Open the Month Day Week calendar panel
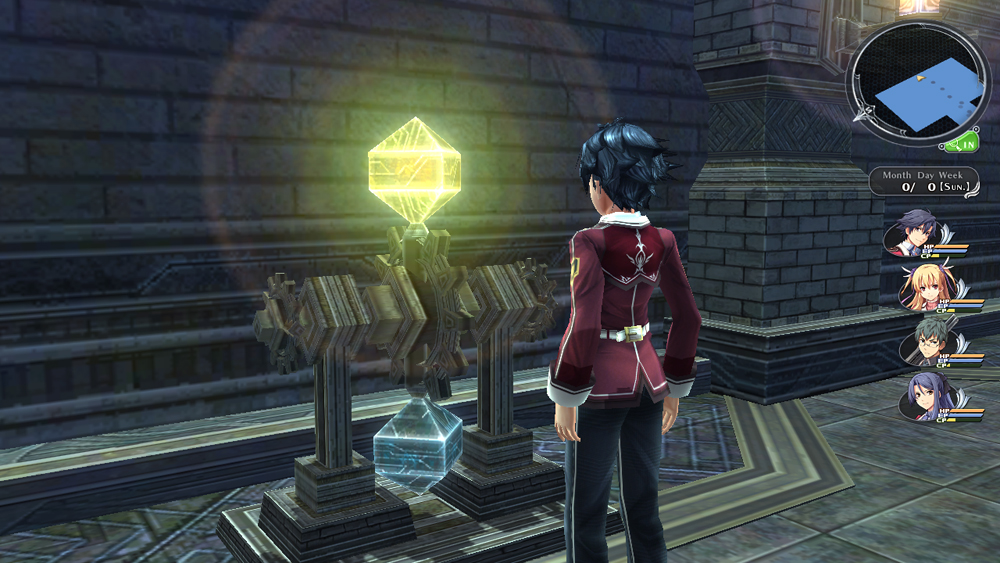1000x563 pixels. [924, 181]
